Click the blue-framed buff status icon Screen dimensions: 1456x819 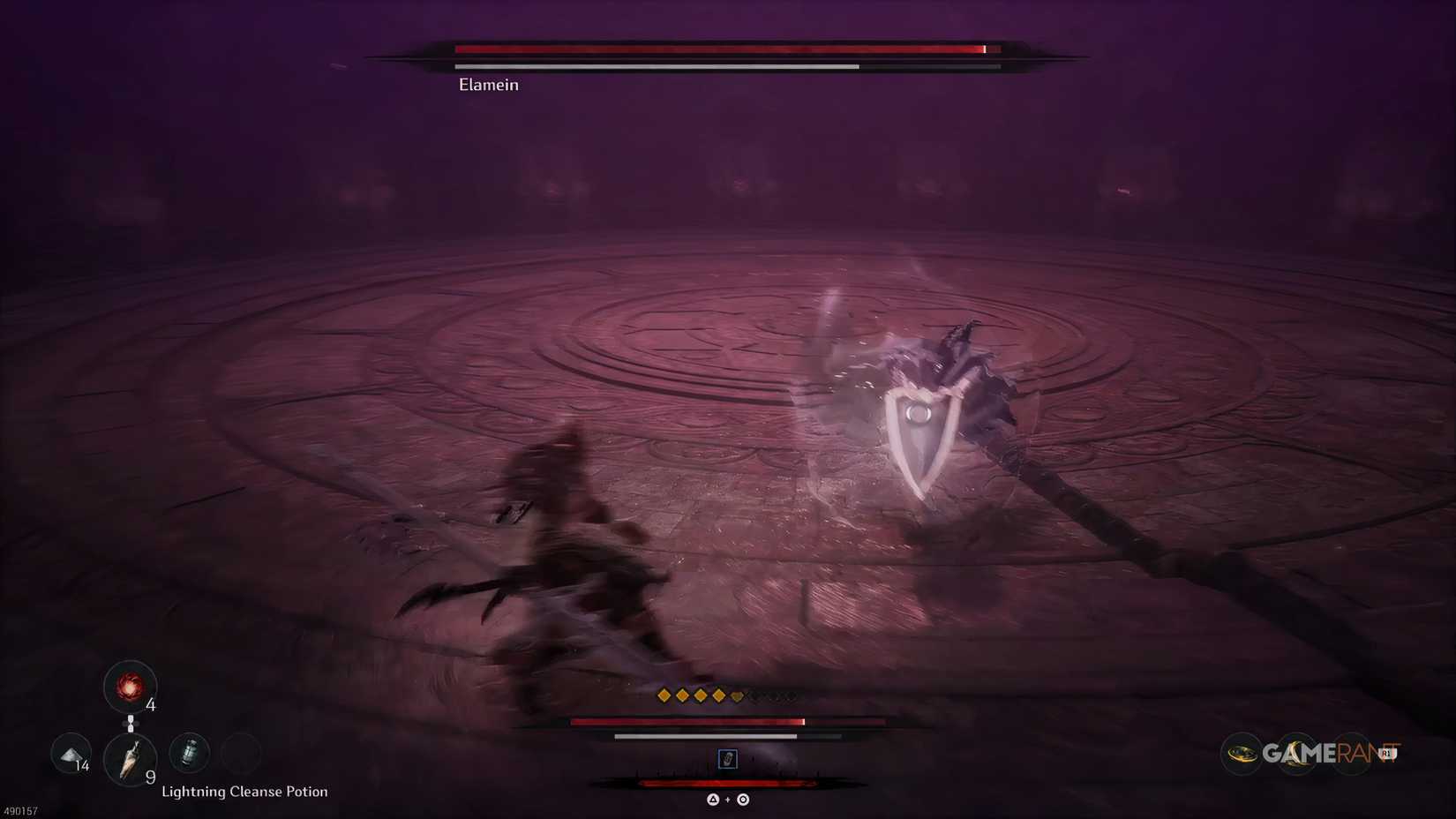point(727,759)
